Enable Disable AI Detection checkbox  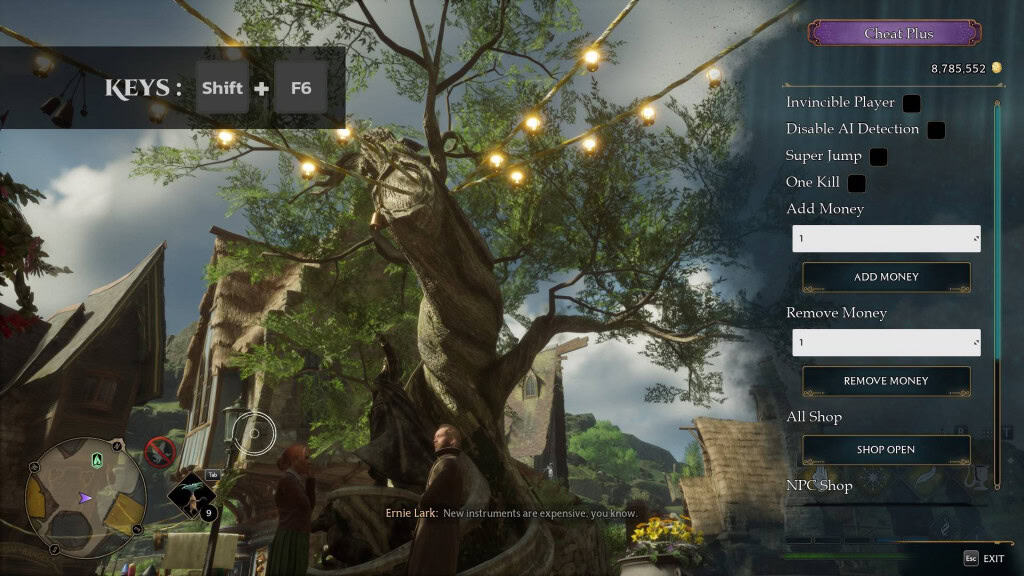pos(936,129)
